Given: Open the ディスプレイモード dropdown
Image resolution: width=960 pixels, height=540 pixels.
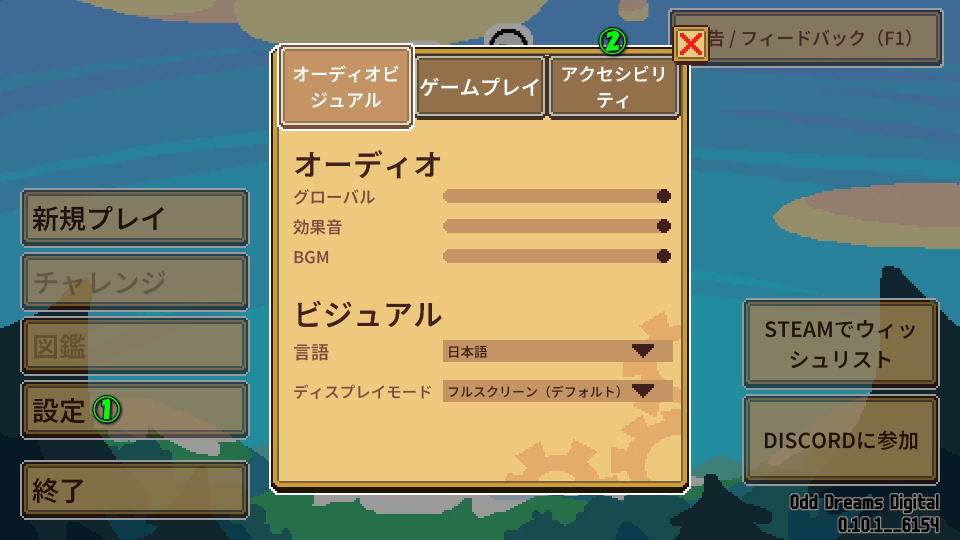Looking at the screenshot, I should coord(557,391).
